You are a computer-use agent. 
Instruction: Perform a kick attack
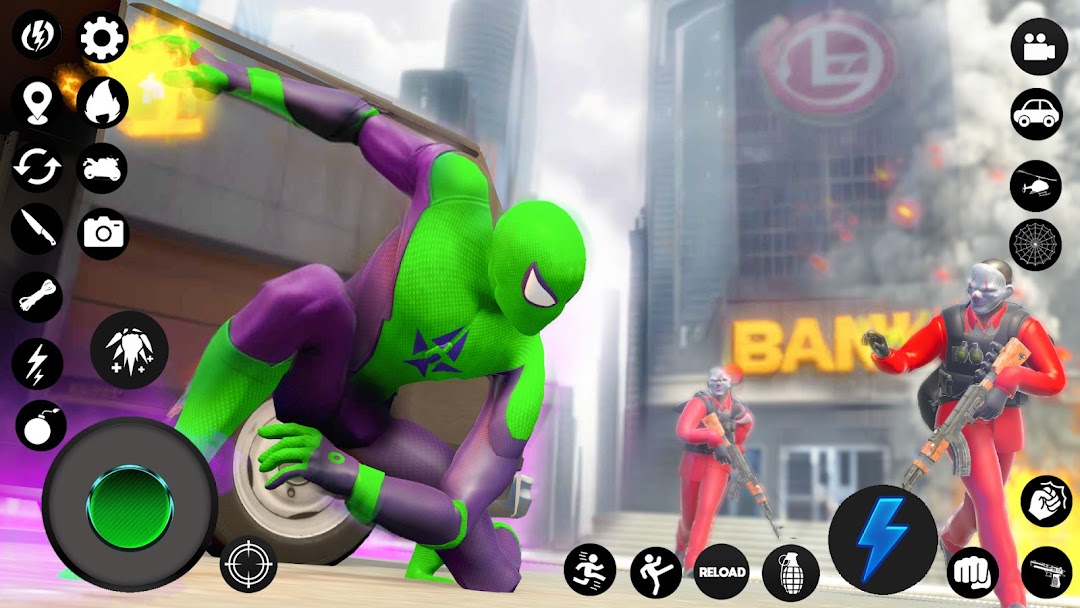pos(656,571)
